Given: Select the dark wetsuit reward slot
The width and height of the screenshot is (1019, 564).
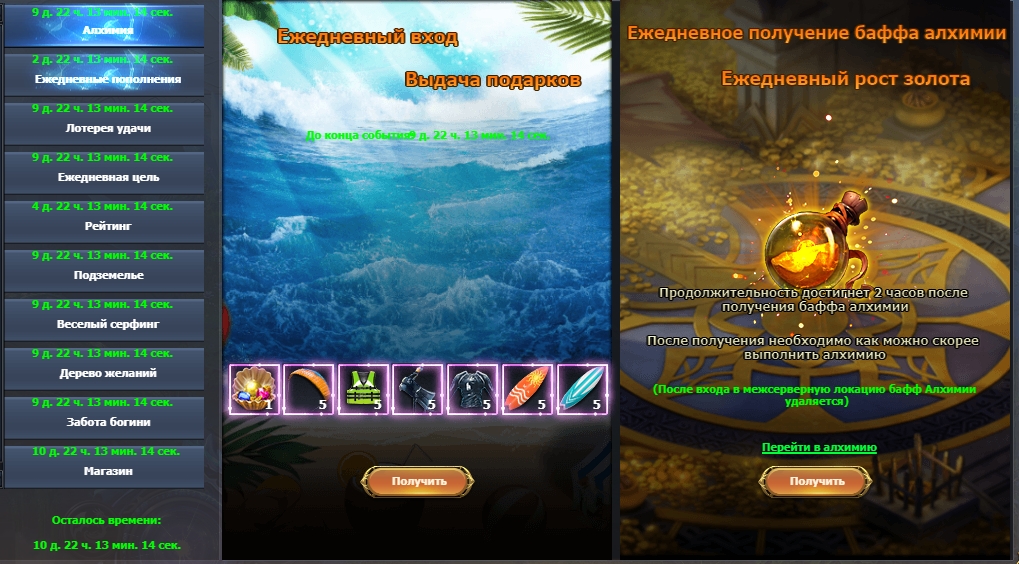Looking at the screenshot, I should tap(472, 389).
